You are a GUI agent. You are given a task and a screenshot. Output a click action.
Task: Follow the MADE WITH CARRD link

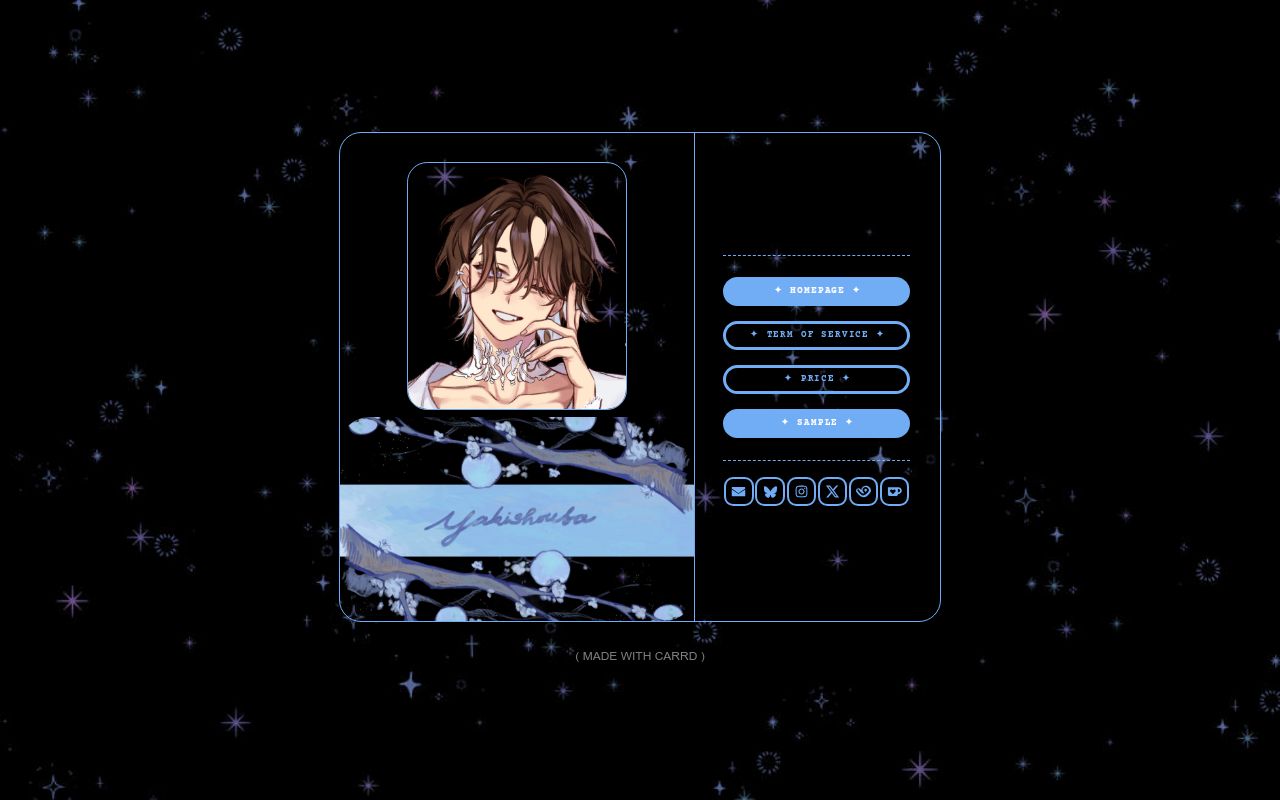tap(640, 656)
